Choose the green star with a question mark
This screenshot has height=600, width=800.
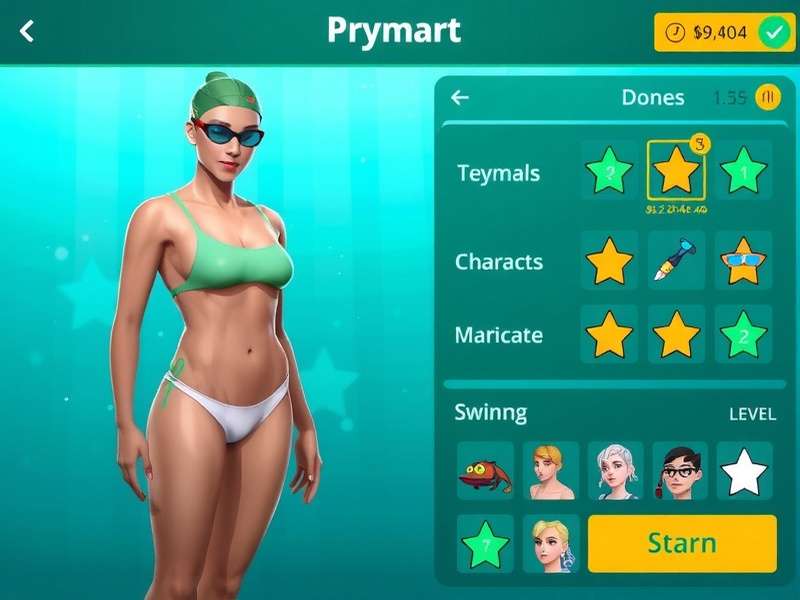[x=485, y=544]
